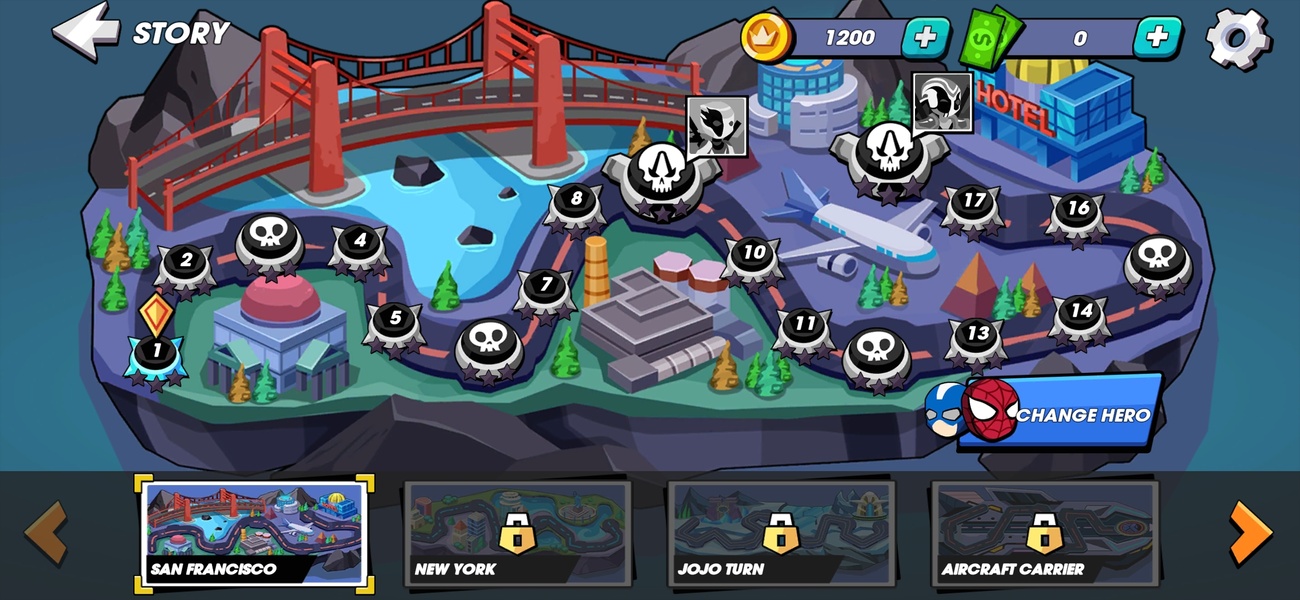The image size is (1300, 600).
Task: Add more green cash
Action: [1157, 38]
